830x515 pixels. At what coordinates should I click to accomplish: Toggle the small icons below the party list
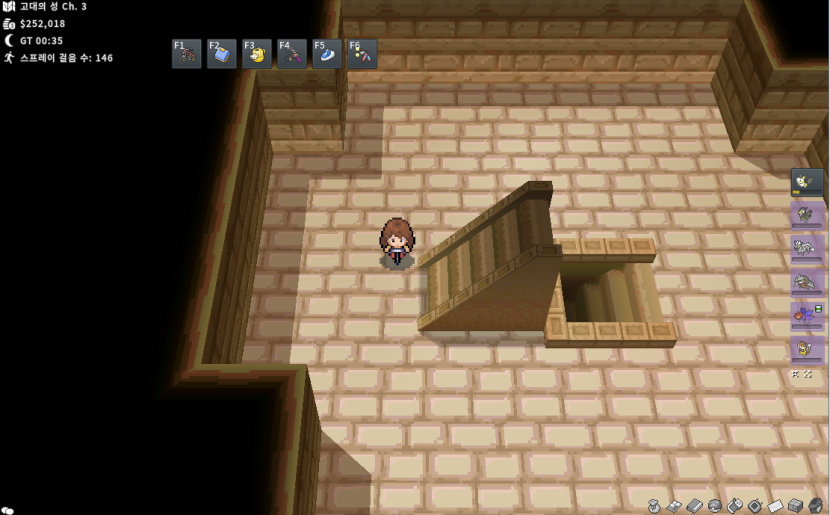tap(802, 374)
